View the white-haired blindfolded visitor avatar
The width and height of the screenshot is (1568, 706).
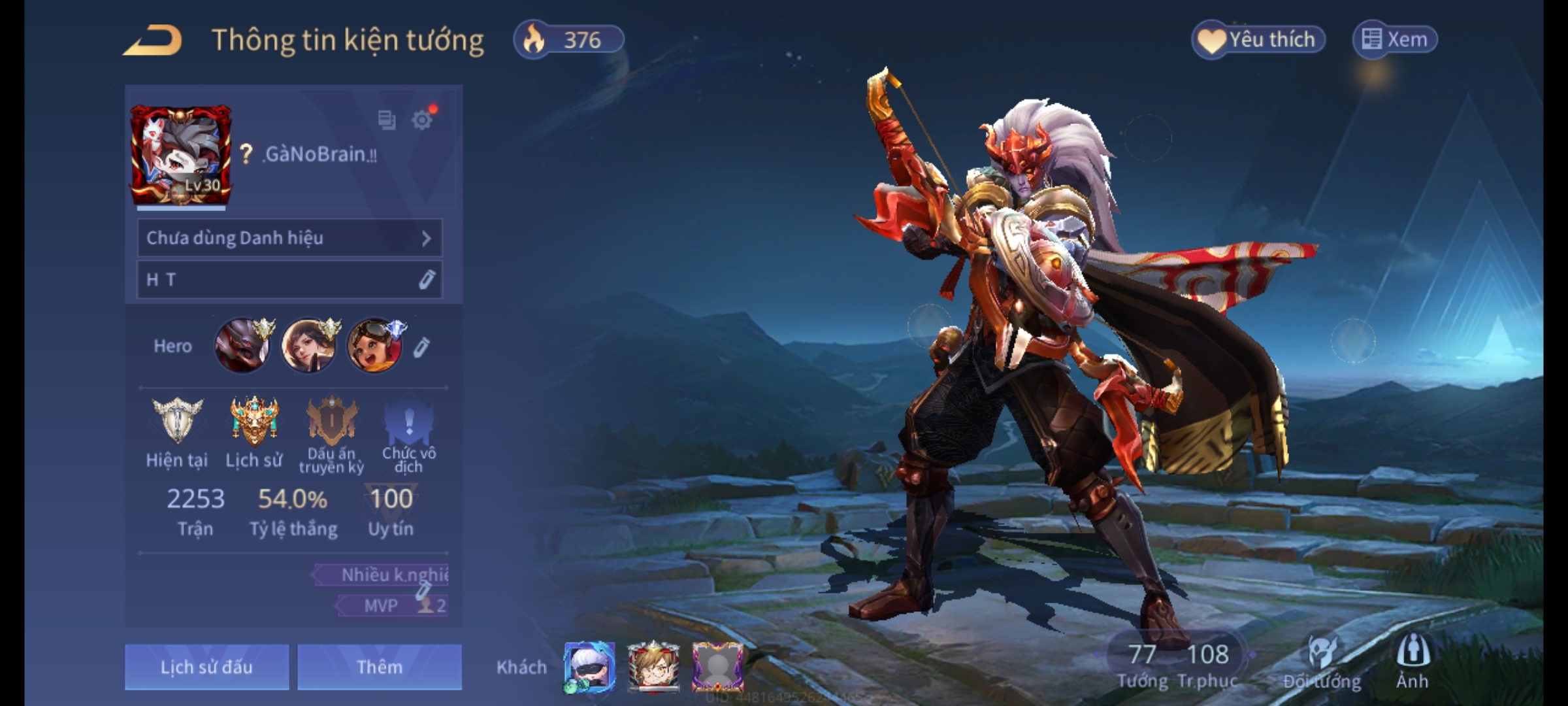click(589, 667)
